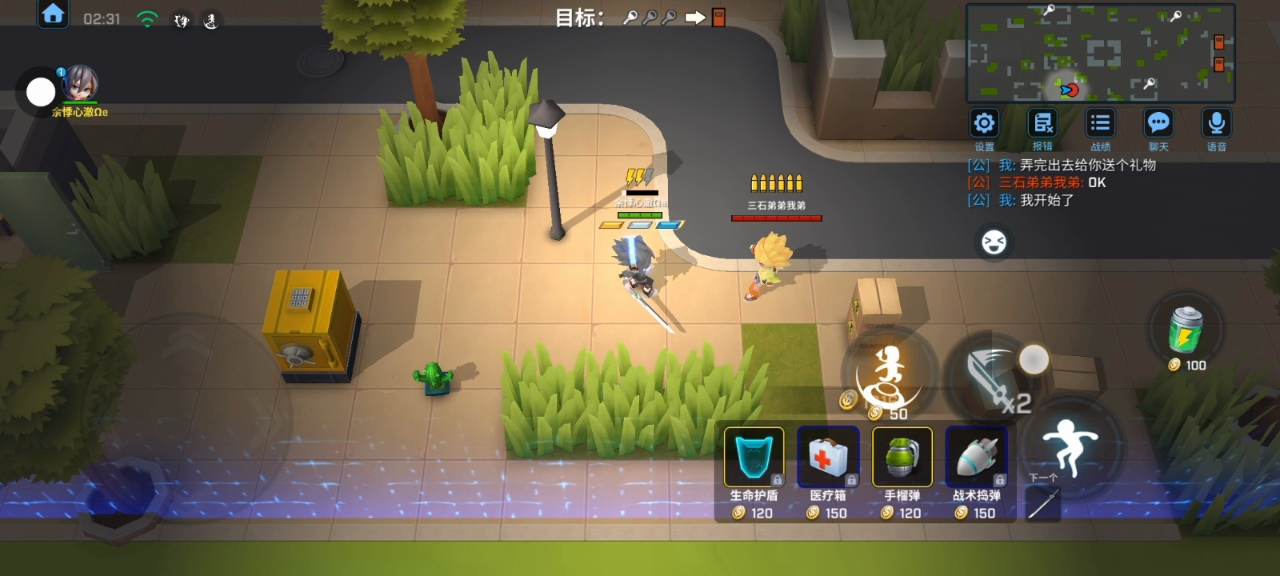The width and height of the screenshot is (1280, 576).
Task: Toggle the 语音 voice microphone
Action: tap(1216, 123)
